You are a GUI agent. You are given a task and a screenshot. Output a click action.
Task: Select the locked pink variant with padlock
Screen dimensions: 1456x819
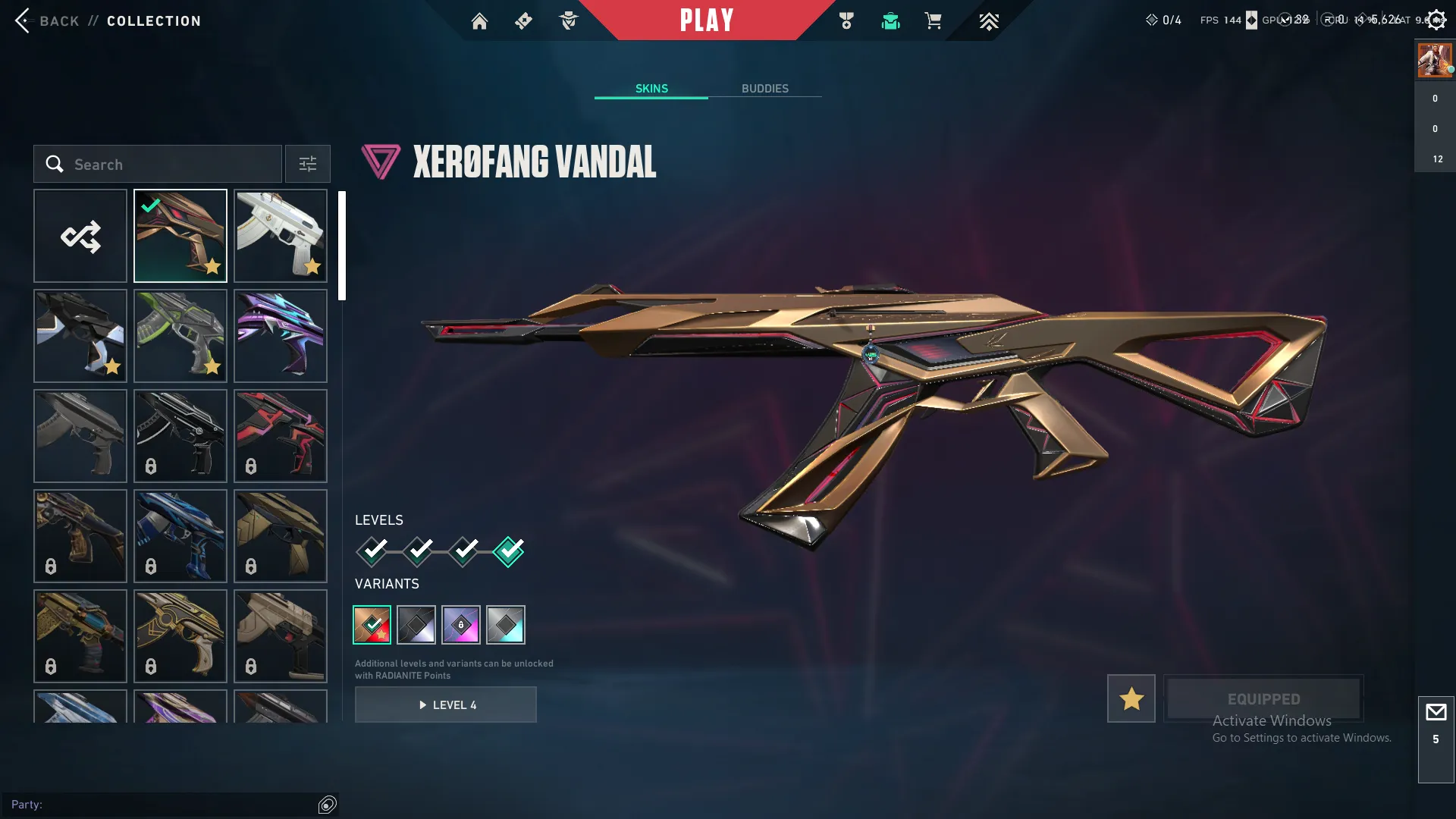coord(462,624)
